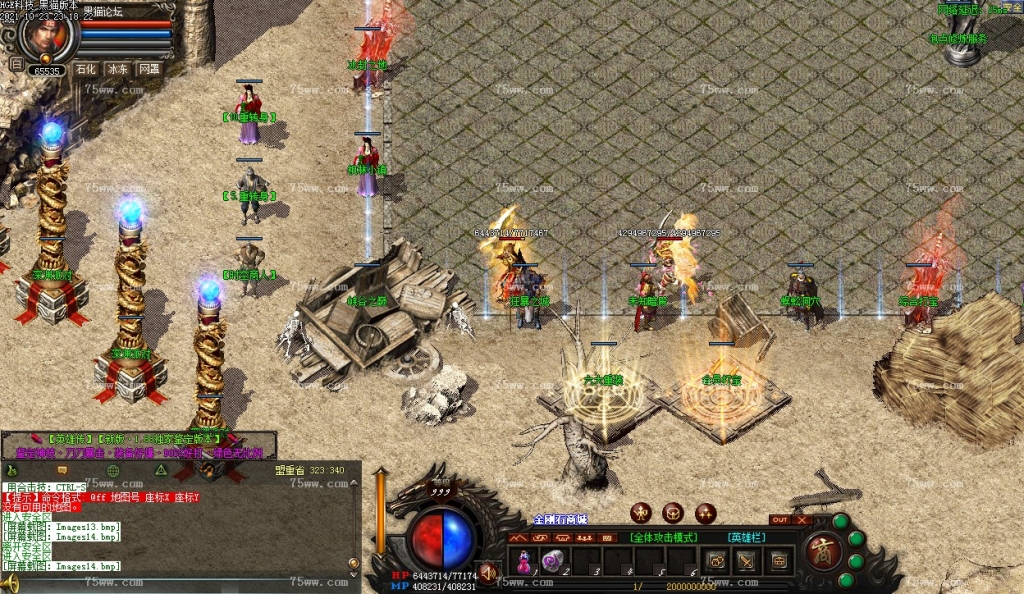Toggle the 冰冻 (freeze) status button
The image size is (1024, 594).
coord(118,69)
